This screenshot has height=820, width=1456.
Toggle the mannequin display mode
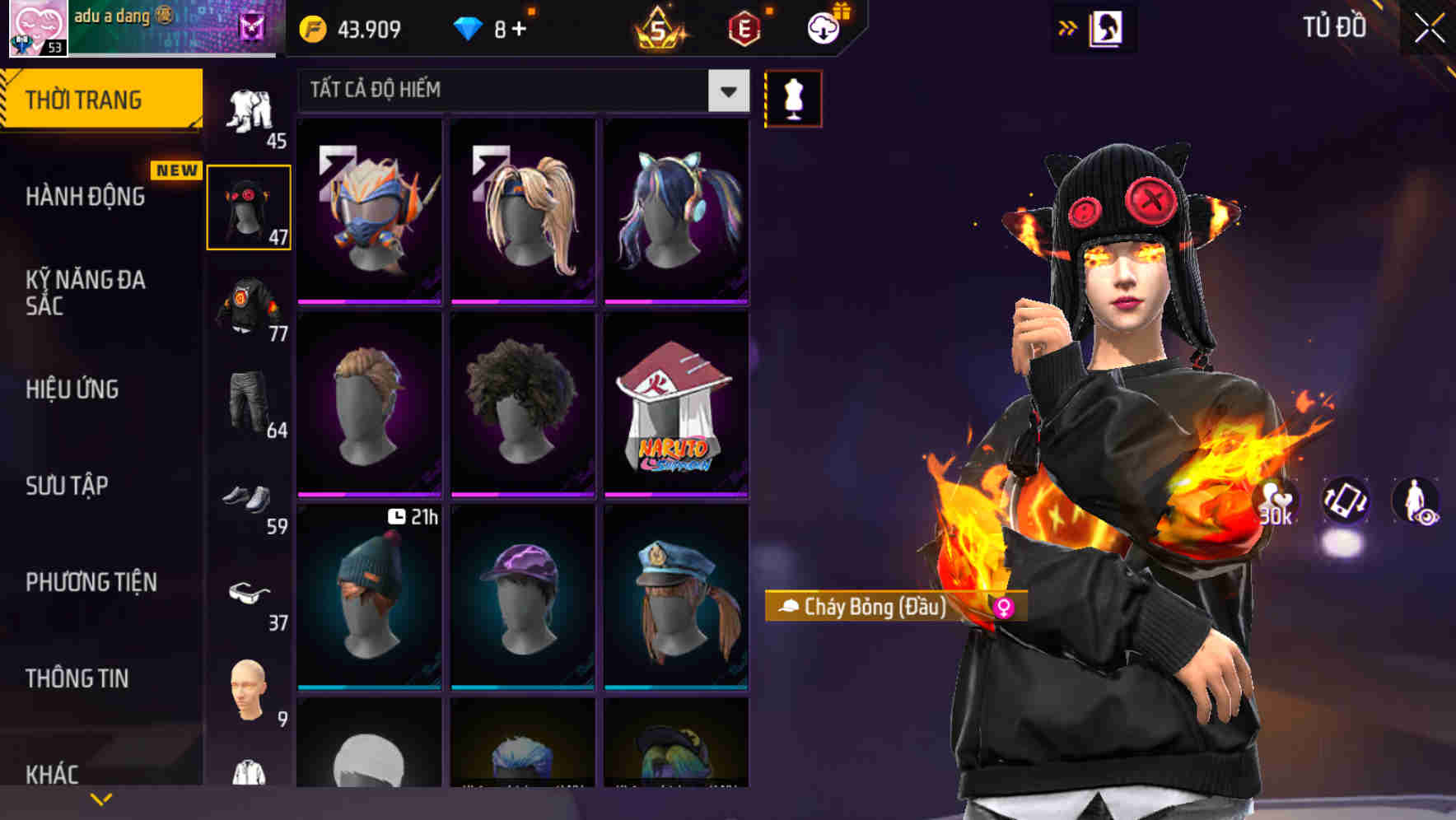point(793,98)
